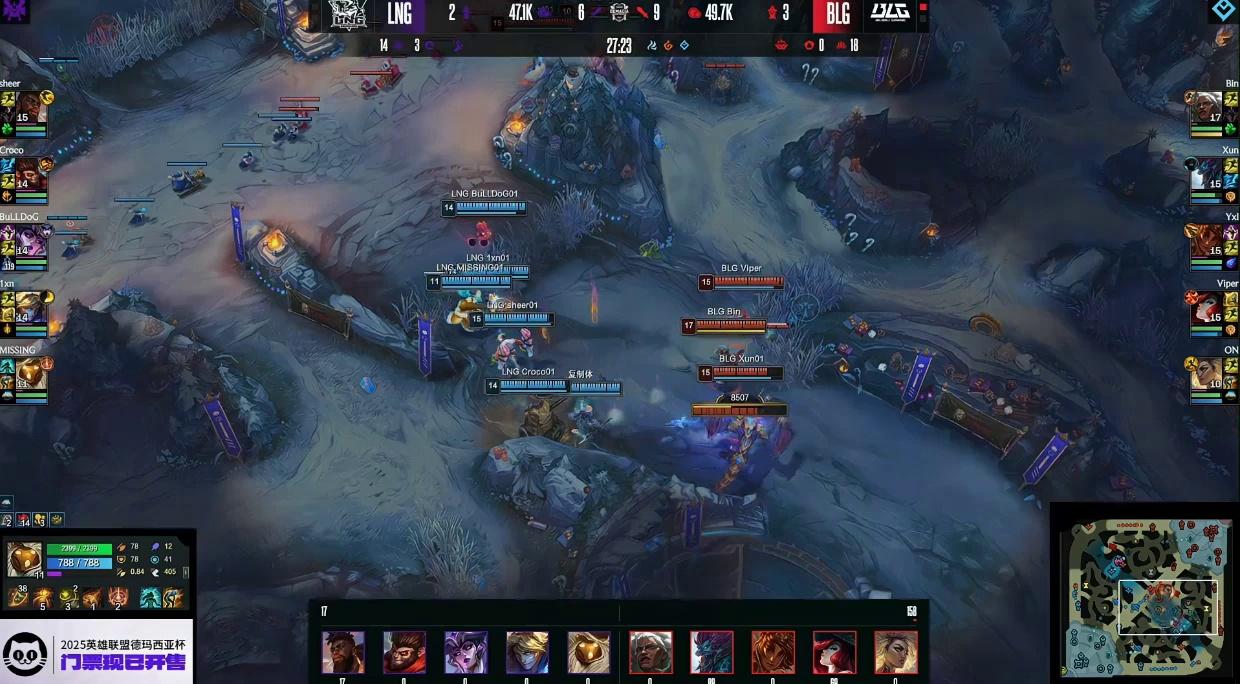The height and width of the screenshot is (684, 1240).
Task: Click the K'Sante portrait in the bottom scoreboard
Action: point(343,652)
